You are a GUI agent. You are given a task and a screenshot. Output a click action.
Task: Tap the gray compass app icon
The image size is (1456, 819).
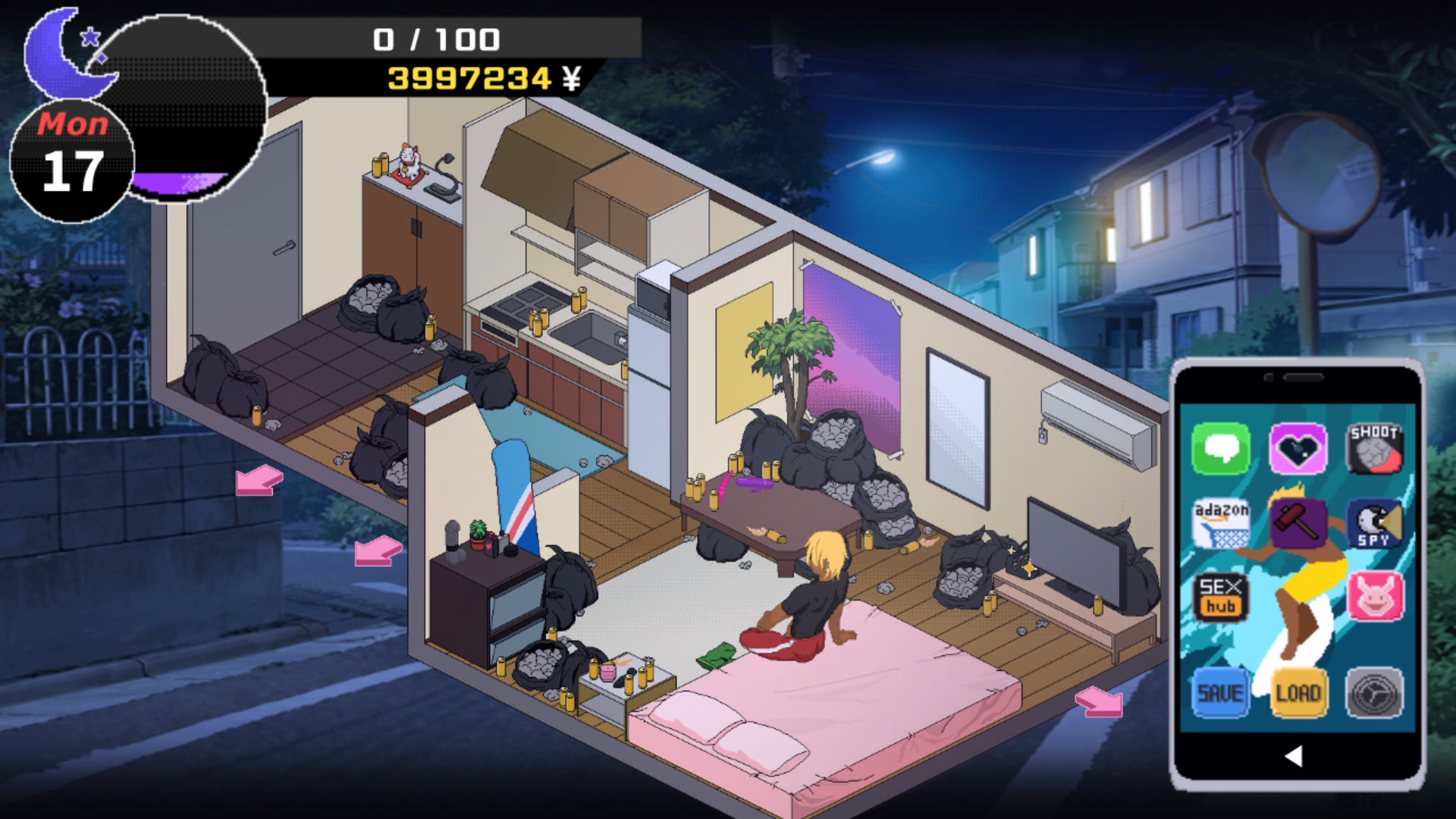point(1376,692)
